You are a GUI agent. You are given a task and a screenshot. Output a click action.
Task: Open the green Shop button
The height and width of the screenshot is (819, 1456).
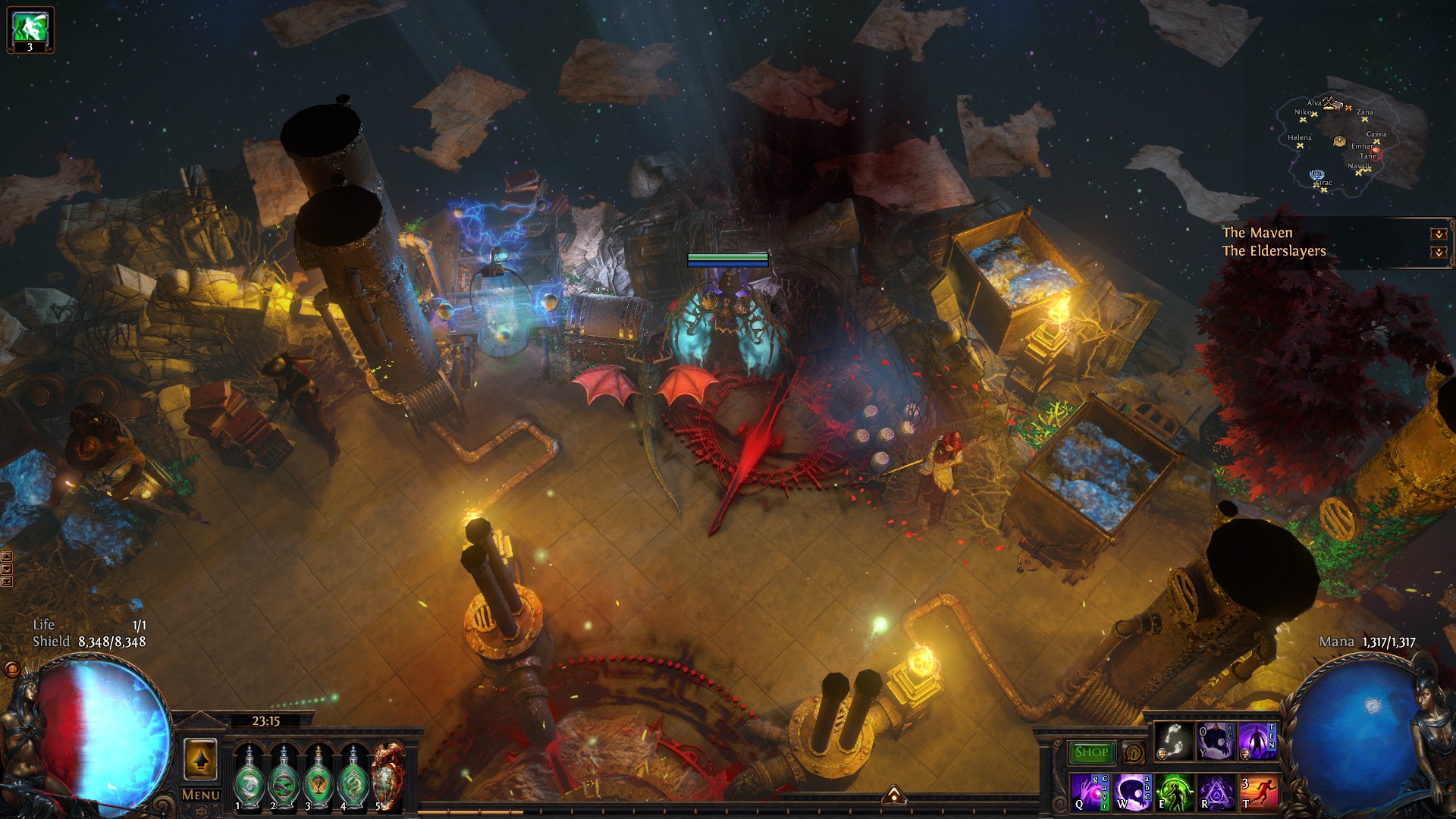click(1091, 752)
